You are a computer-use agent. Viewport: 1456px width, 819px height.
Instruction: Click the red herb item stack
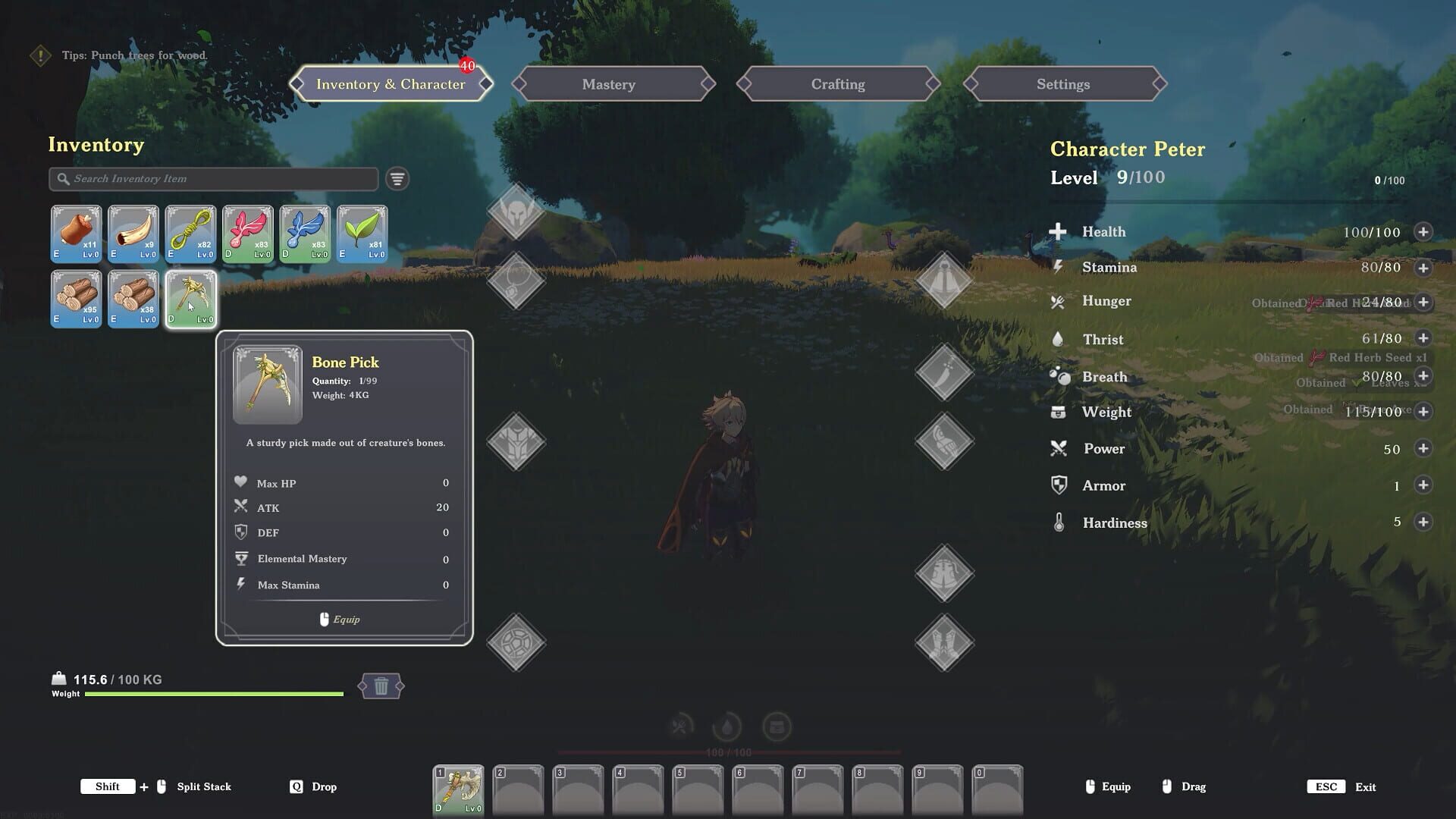247,233
